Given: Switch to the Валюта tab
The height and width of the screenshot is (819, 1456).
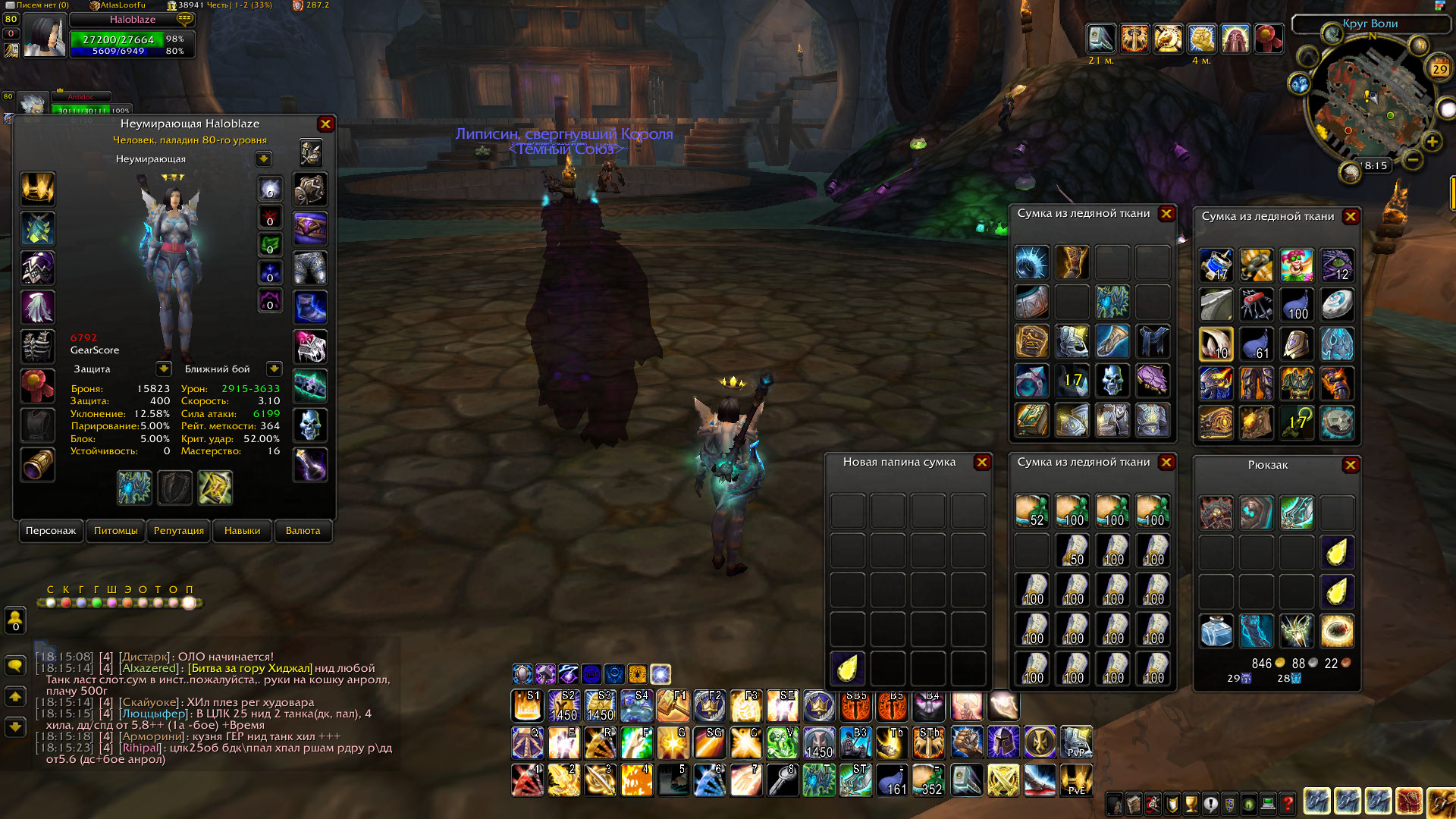Looking at the screenshot, I should coord(303,531).
